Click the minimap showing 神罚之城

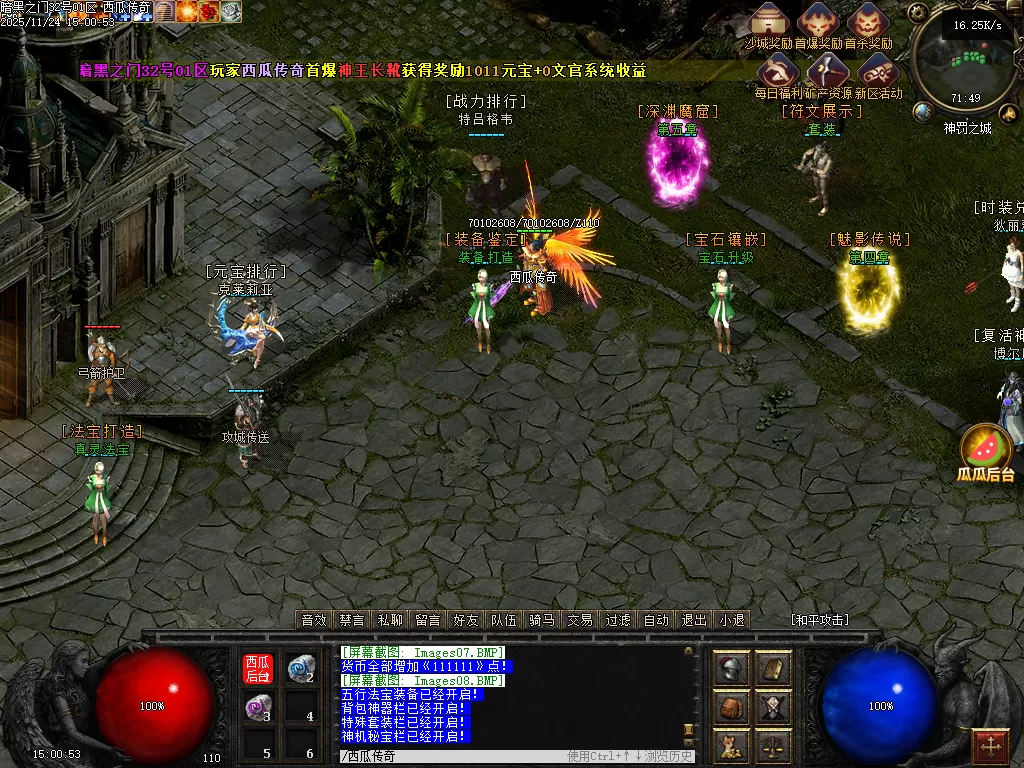click(966, 62)
